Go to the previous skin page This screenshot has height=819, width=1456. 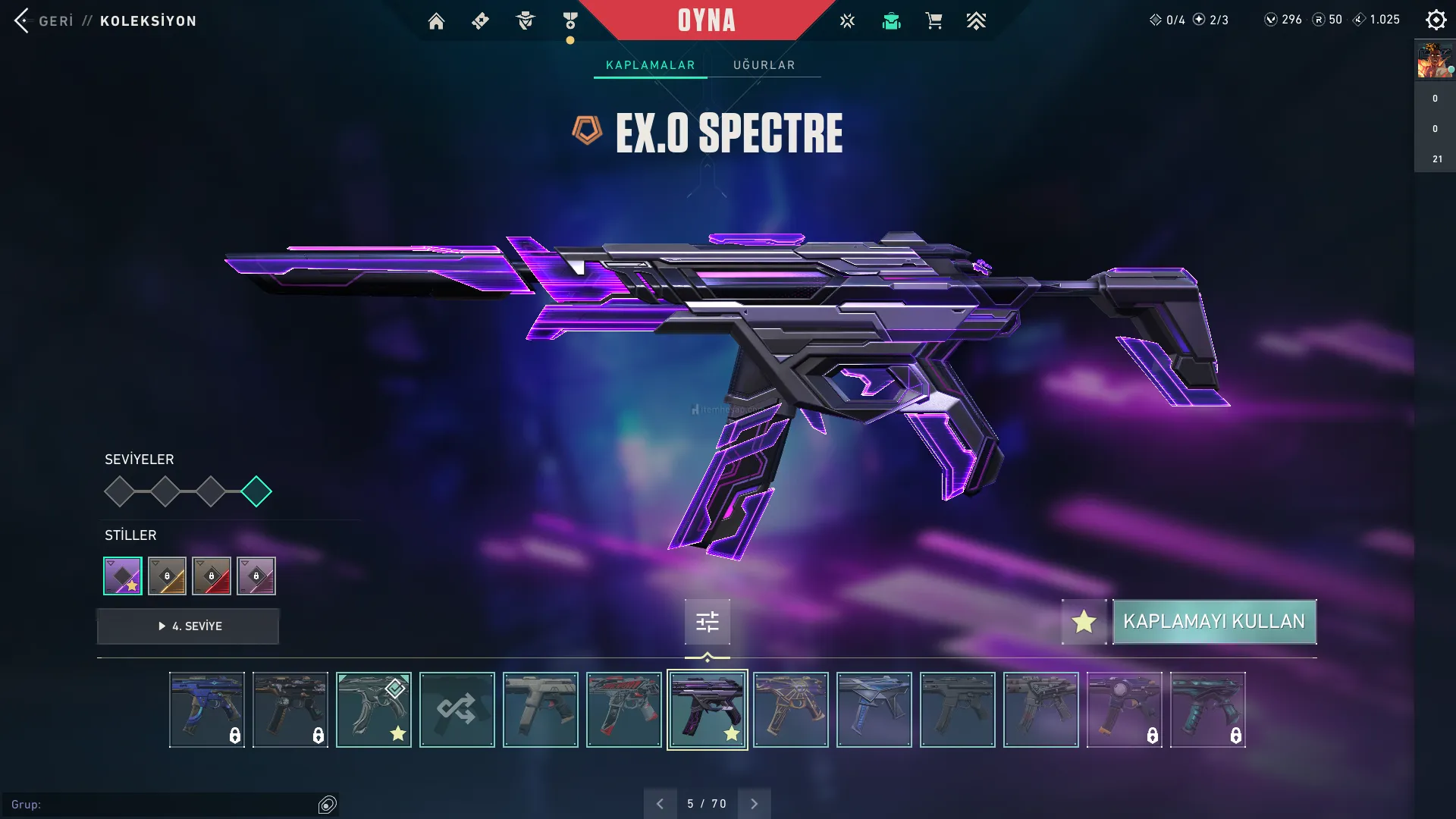tap(660, 804)
